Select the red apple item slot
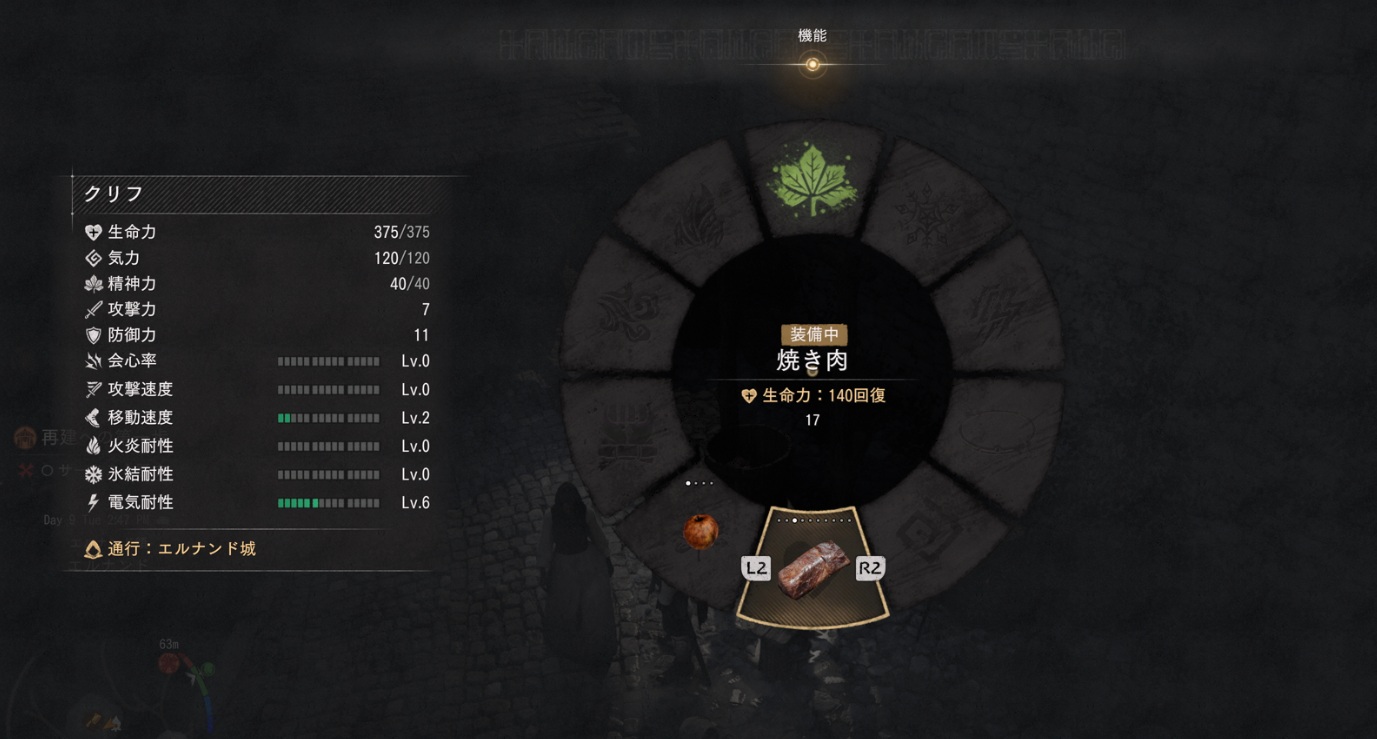Viewport: 1377px width, 739px height. coord(700,530)
